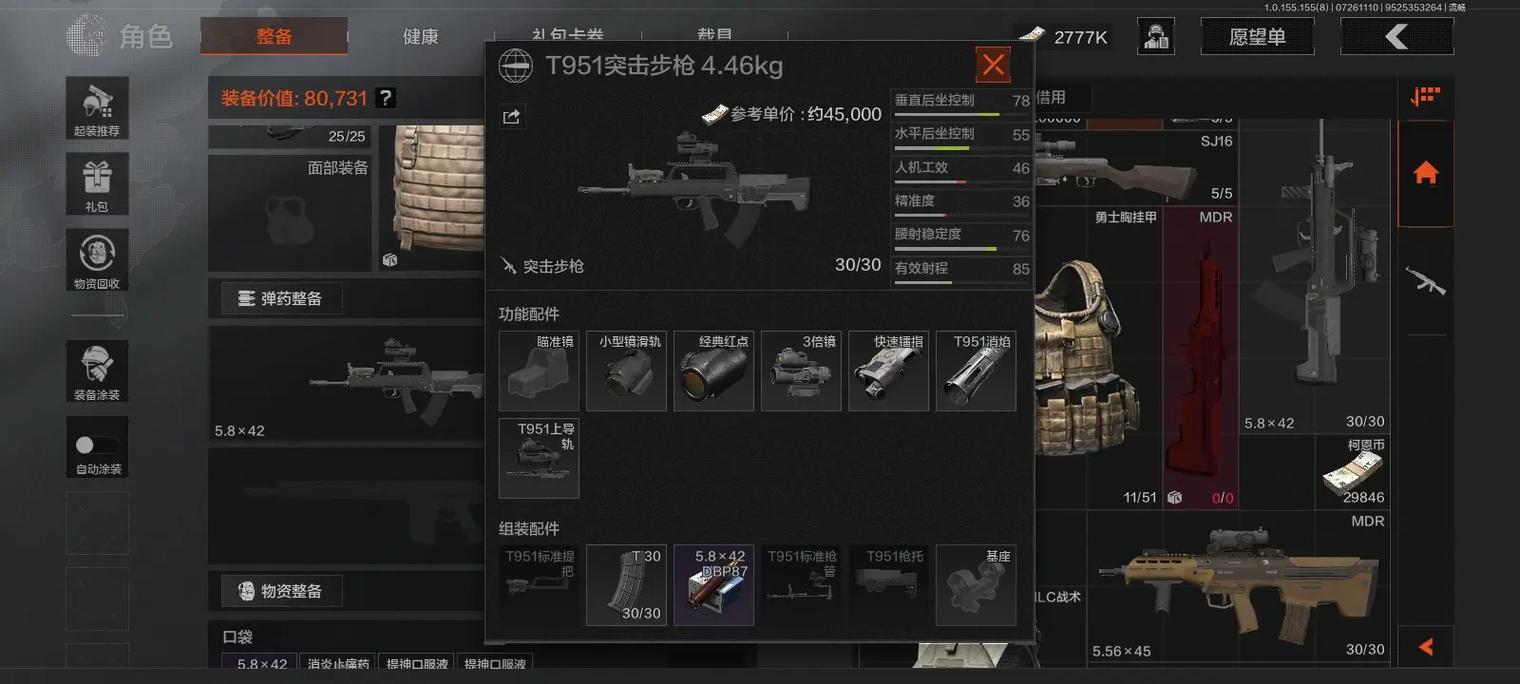Select the 小型镜滑轨 attachment slot
1520x684 pixels.
(626, 371)
